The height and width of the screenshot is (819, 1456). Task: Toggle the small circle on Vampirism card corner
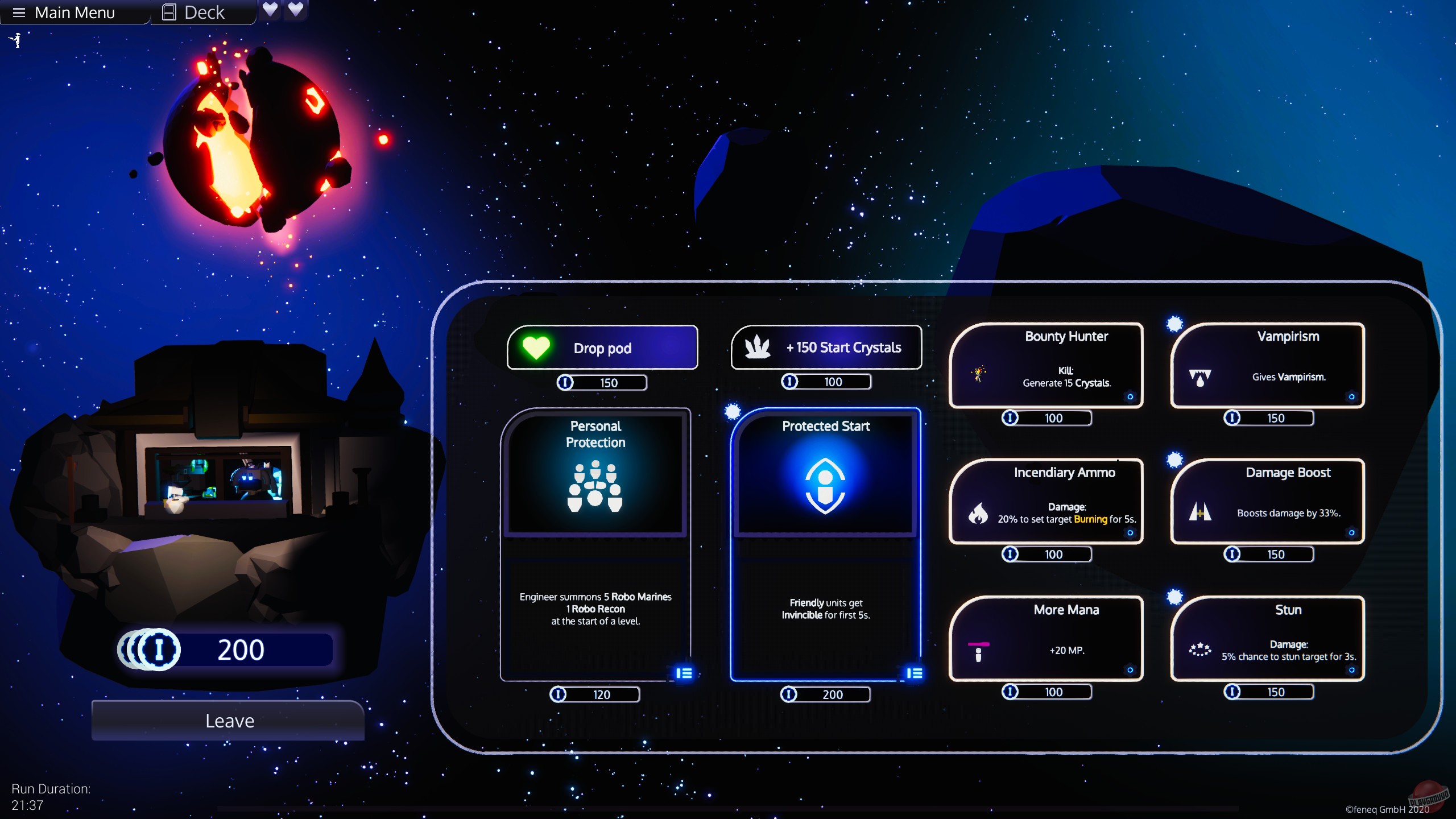click(x=1352, y=398)
